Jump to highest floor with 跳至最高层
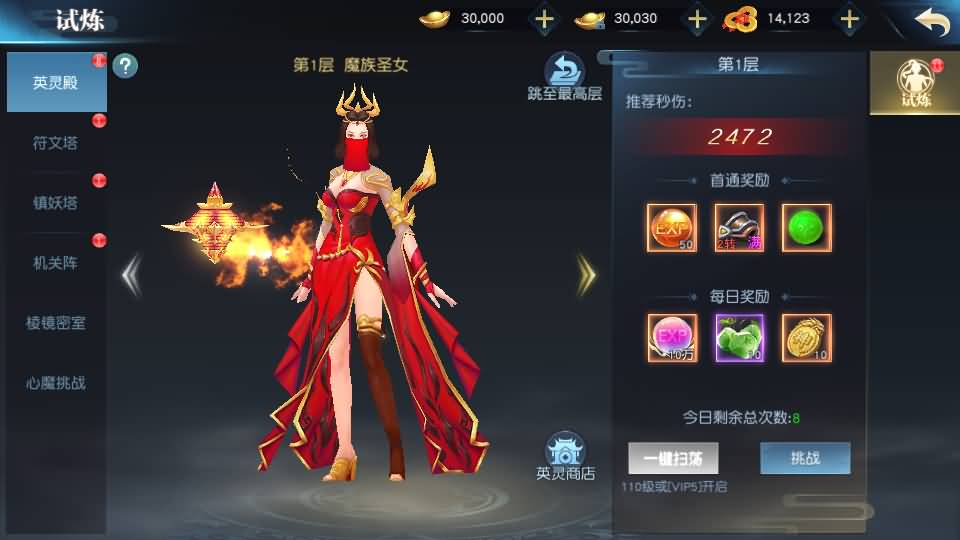 565,77
